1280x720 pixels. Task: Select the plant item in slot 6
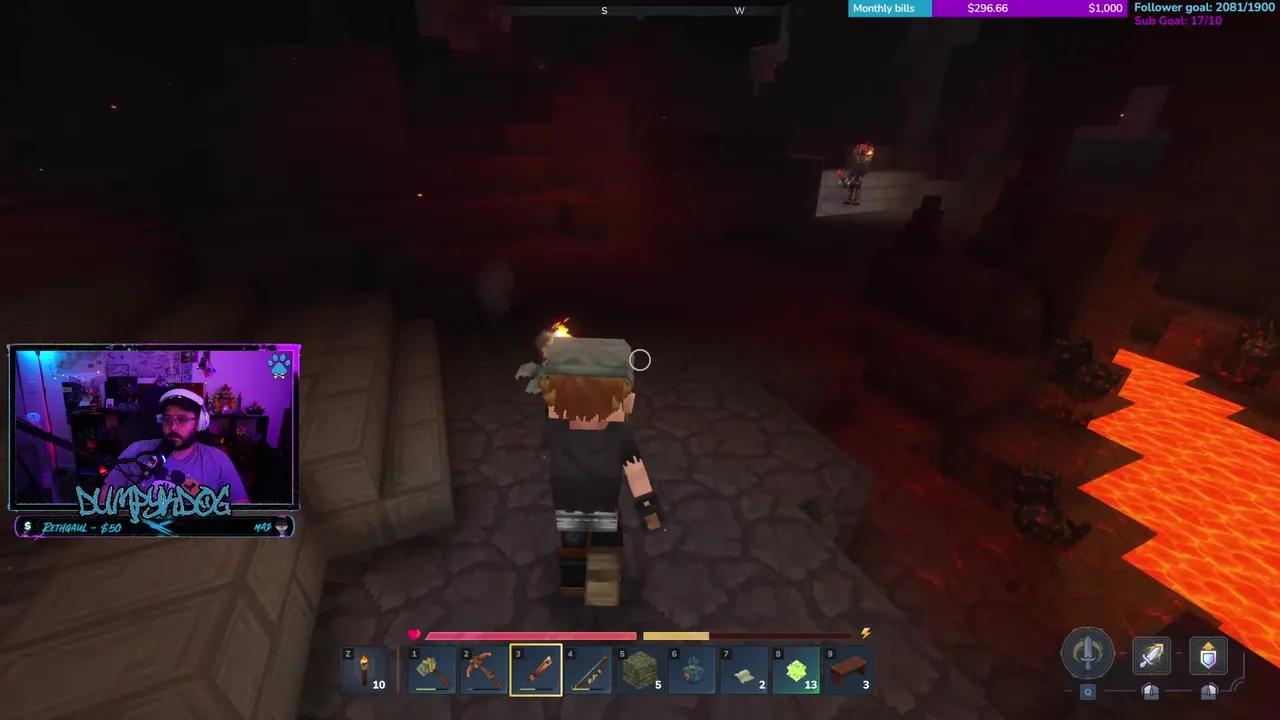point(691,668)
